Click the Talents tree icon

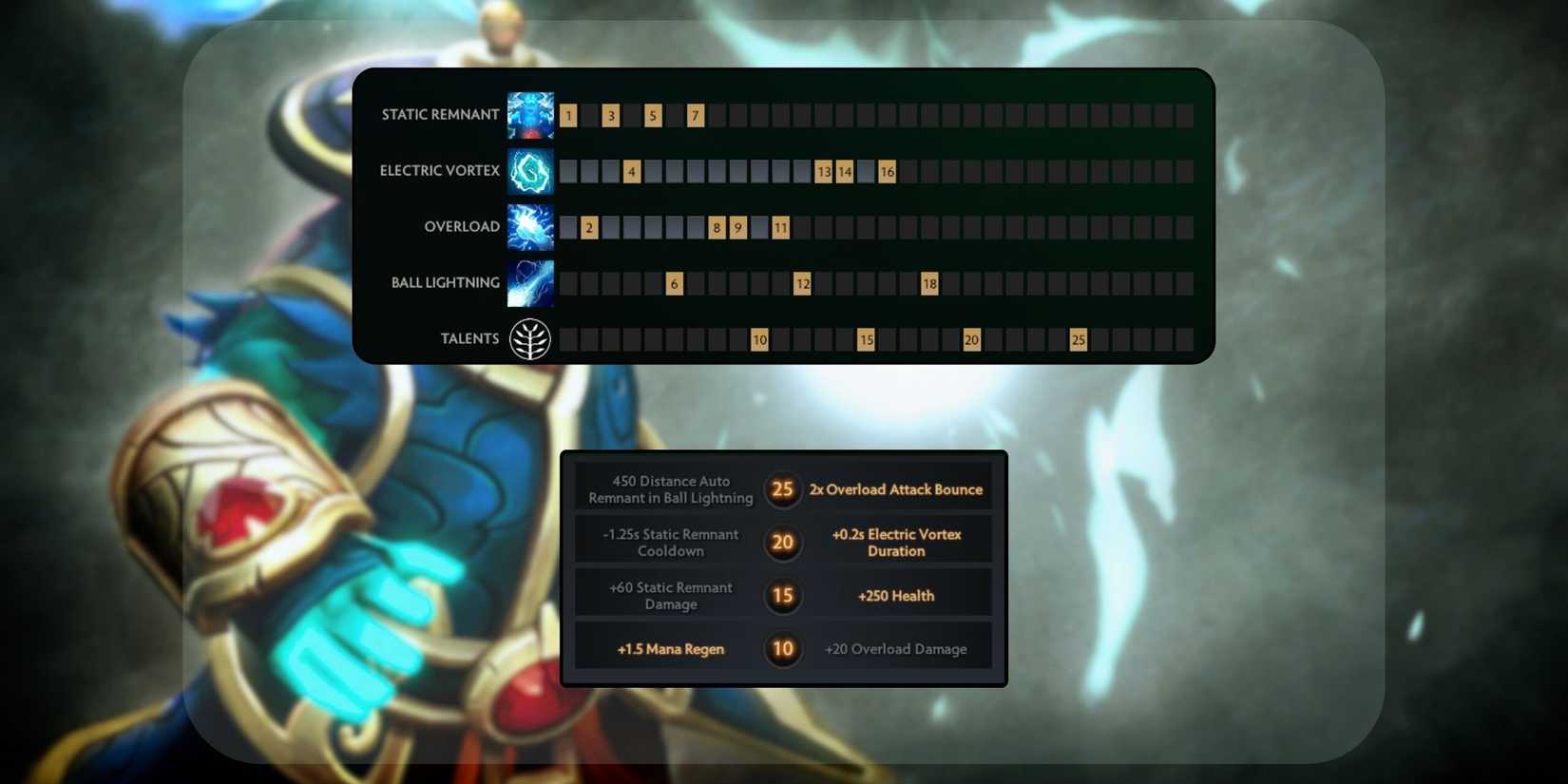click(x=529, y=338)
